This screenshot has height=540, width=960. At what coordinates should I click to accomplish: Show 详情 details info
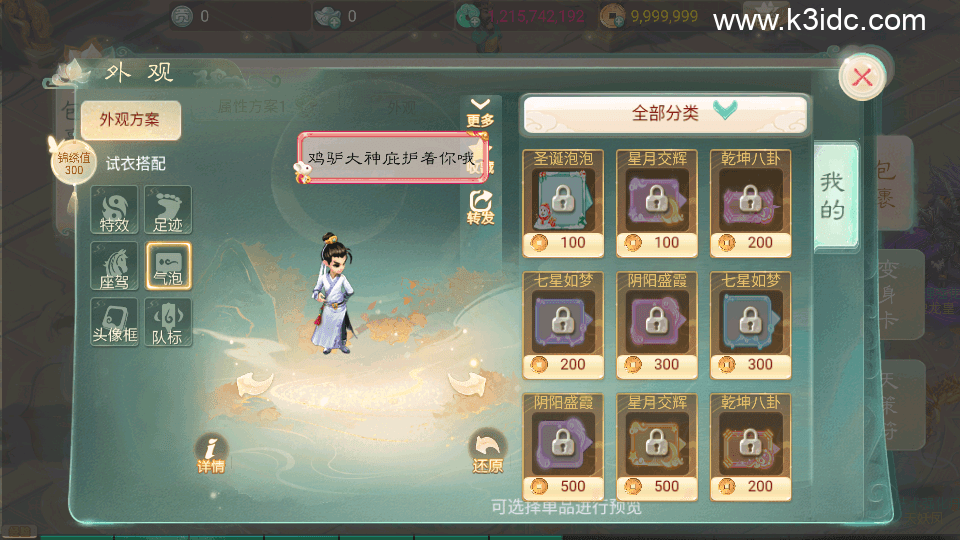coord(211,453)
